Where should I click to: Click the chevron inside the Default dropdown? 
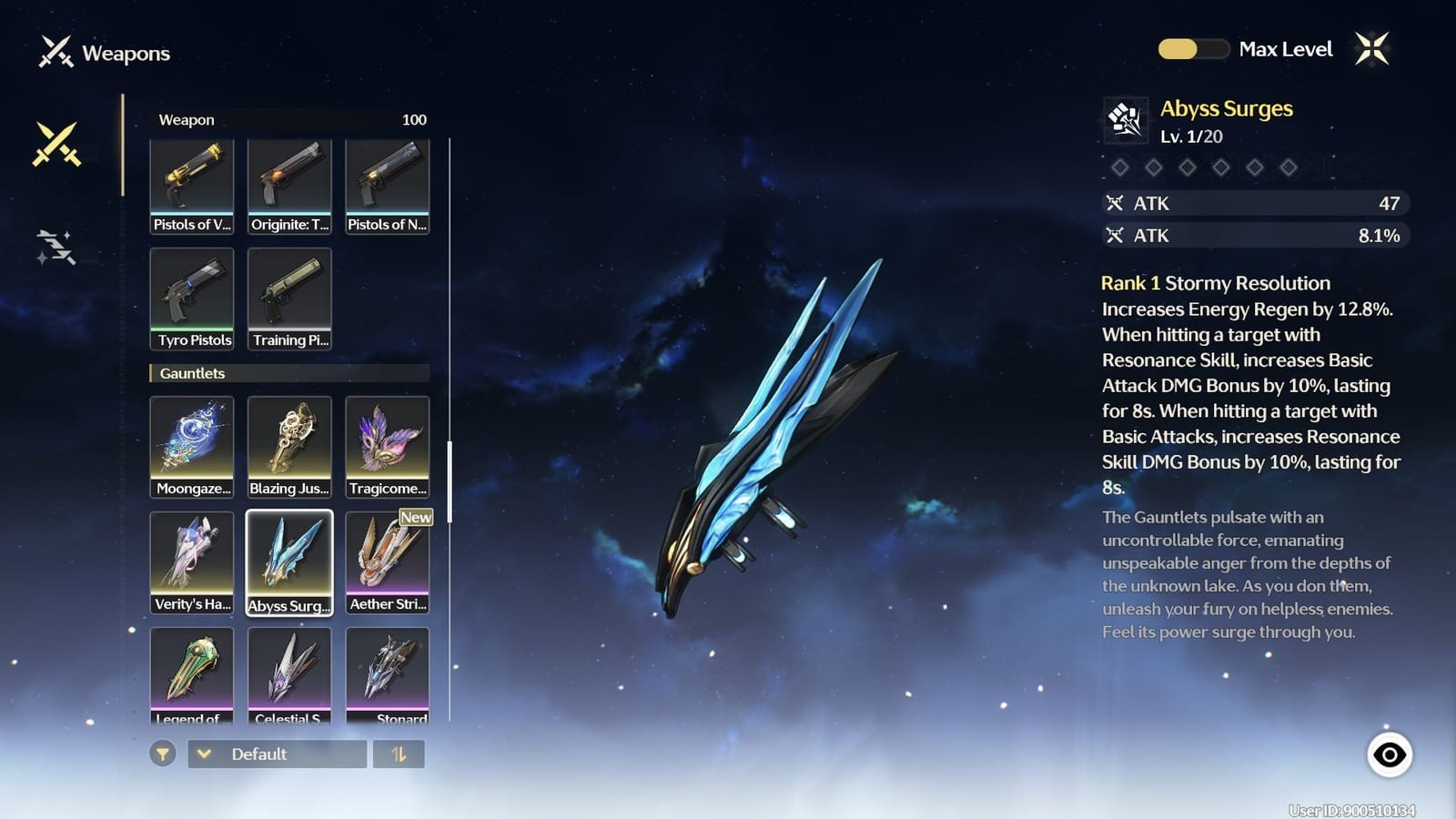(x=205, y=753)
